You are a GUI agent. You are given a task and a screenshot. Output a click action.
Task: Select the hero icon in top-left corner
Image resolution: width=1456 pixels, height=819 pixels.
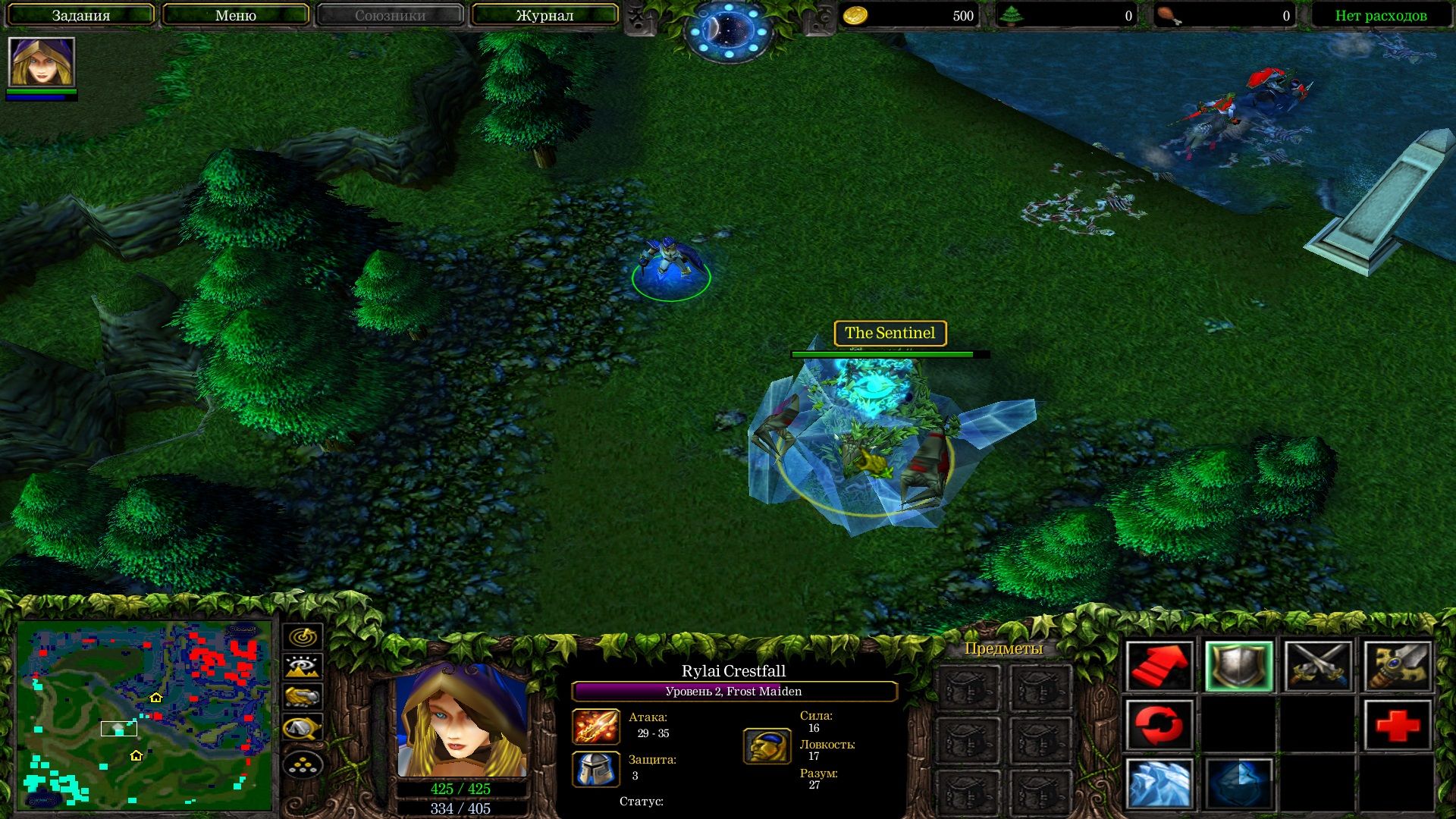(x=42, y=62)
